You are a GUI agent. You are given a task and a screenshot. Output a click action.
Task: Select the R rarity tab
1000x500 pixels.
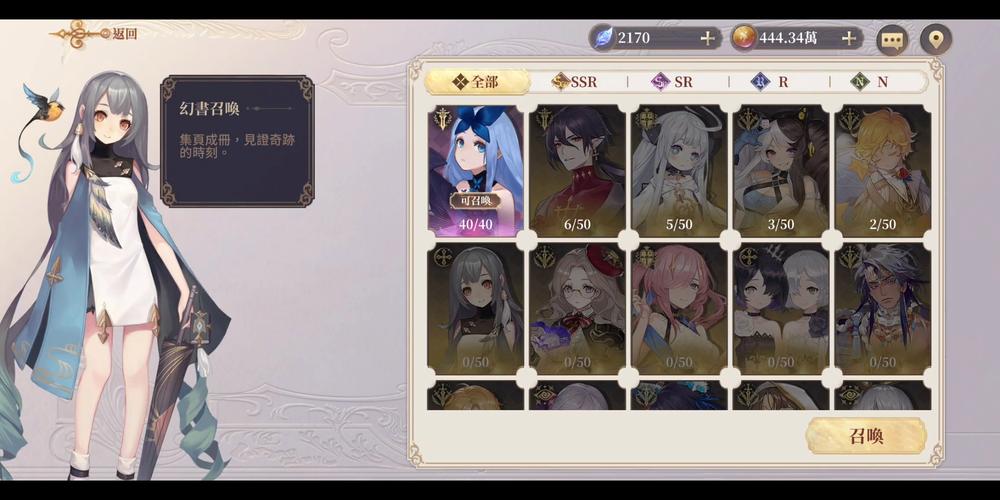coord(772,82)
